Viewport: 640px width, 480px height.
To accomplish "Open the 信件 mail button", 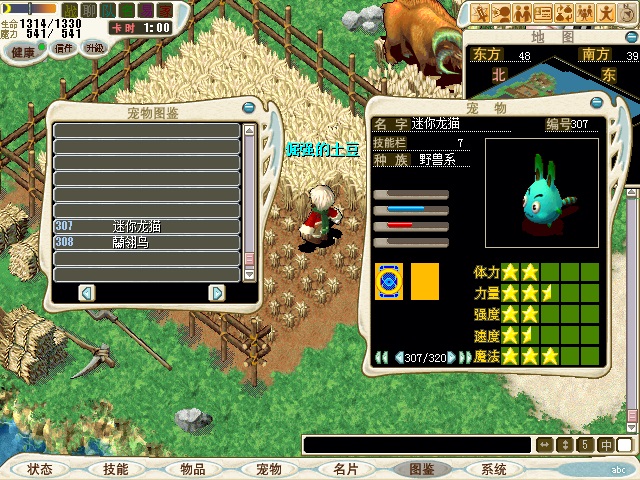I will tap(64, 48).
